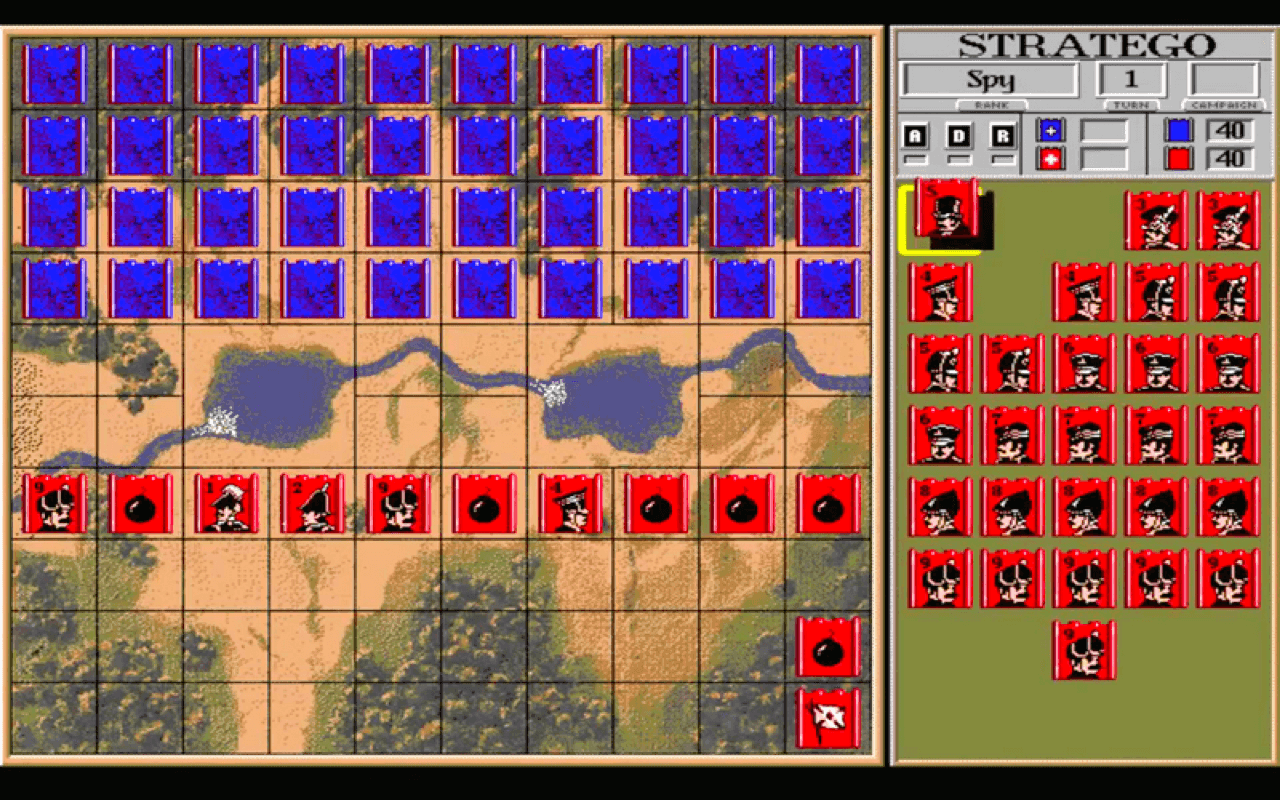The image size is (1280, 800).
Task: Toggle the A attack button
Action: pos(913,133)
